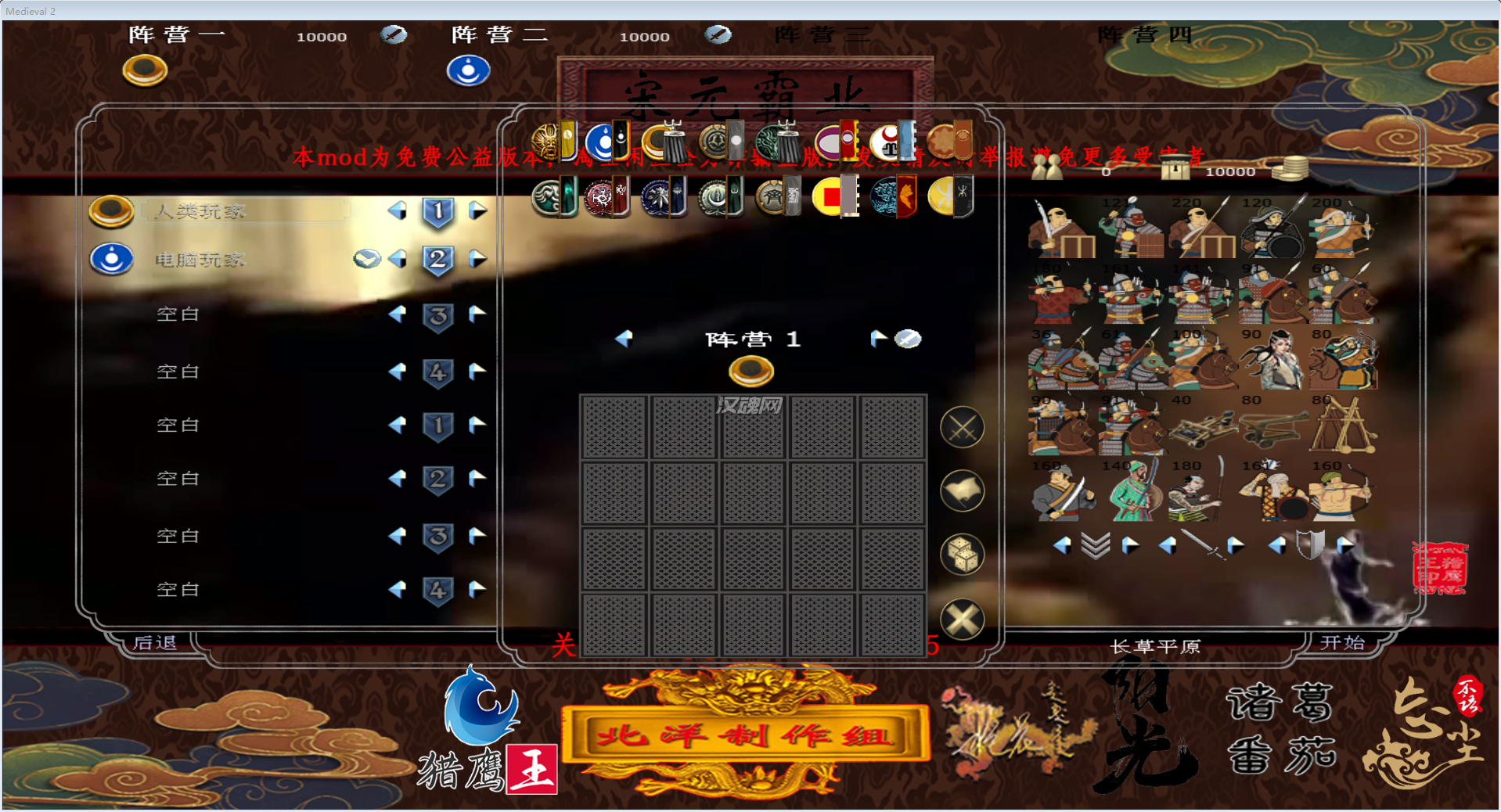Pick the yellow faction emblem with red square
The width and height of the screenshot is (1501, 812).
[x=830, y=196]
